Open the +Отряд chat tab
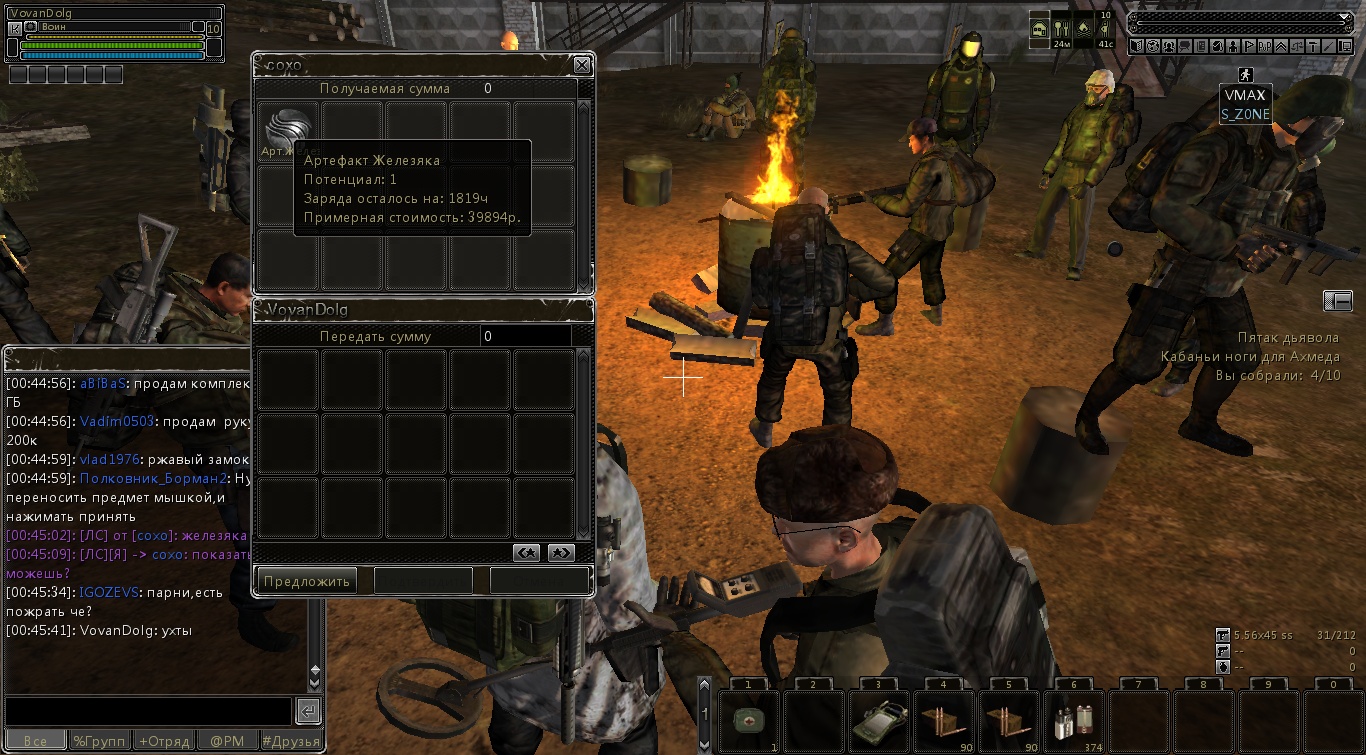This screenshot has height=755, width=1366. pos(164,741)
